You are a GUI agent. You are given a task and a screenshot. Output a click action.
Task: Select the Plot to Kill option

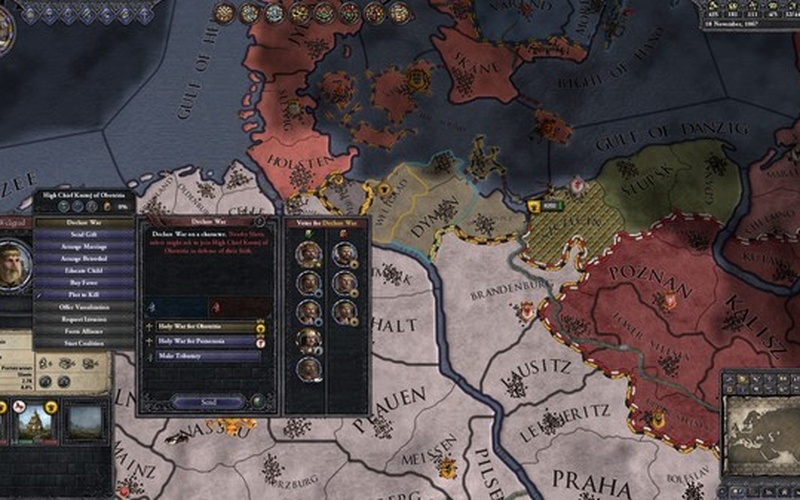tap(84, 295)
